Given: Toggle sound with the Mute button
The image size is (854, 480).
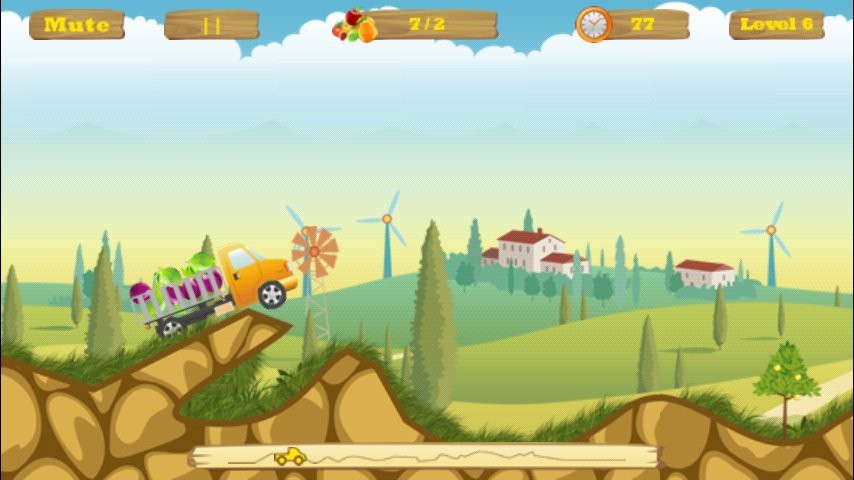Looking at the screenshot, I should [77, 25].
